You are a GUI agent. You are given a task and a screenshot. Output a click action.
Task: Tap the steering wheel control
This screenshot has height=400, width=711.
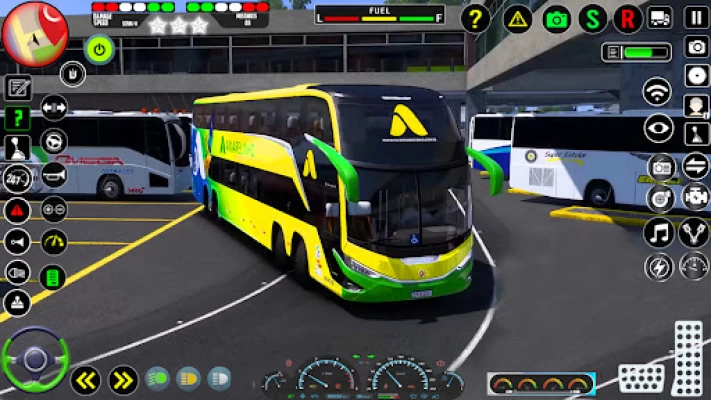[35, 359]
